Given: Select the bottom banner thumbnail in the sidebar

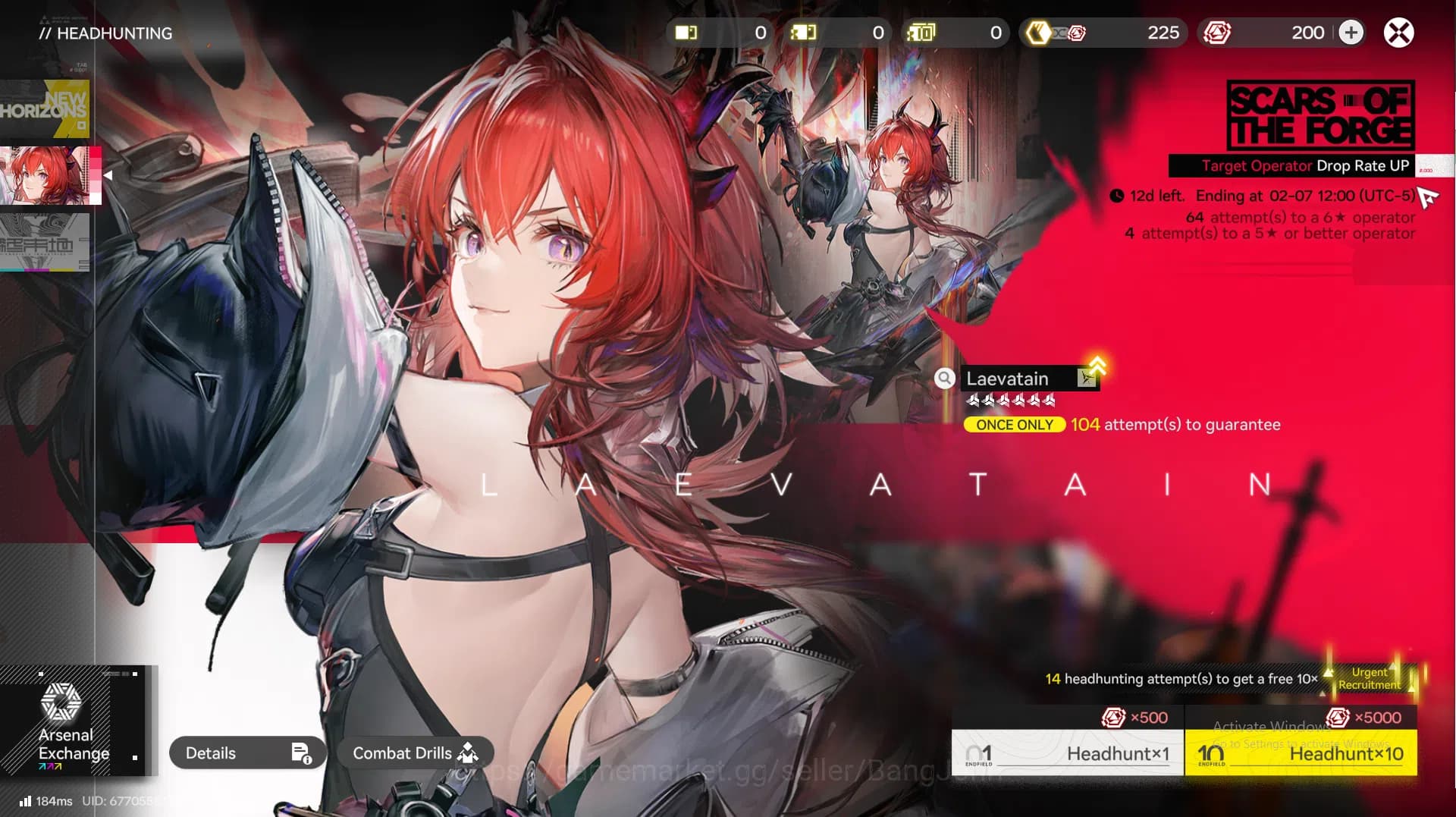Looking at the screenshot, I should (x=47, y=243).
